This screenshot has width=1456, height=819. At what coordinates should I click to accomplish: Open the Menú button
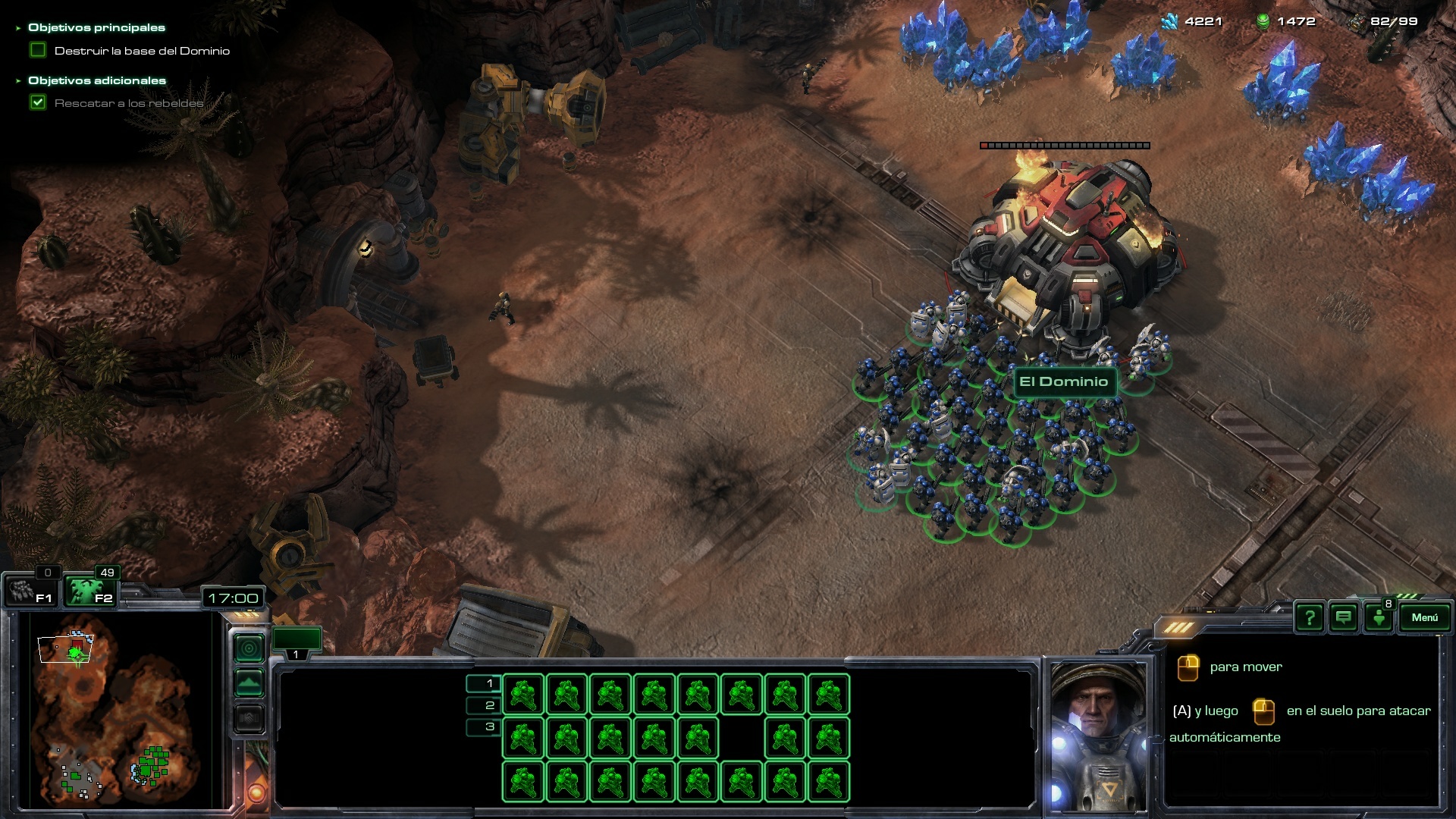tap(1423, 617)
